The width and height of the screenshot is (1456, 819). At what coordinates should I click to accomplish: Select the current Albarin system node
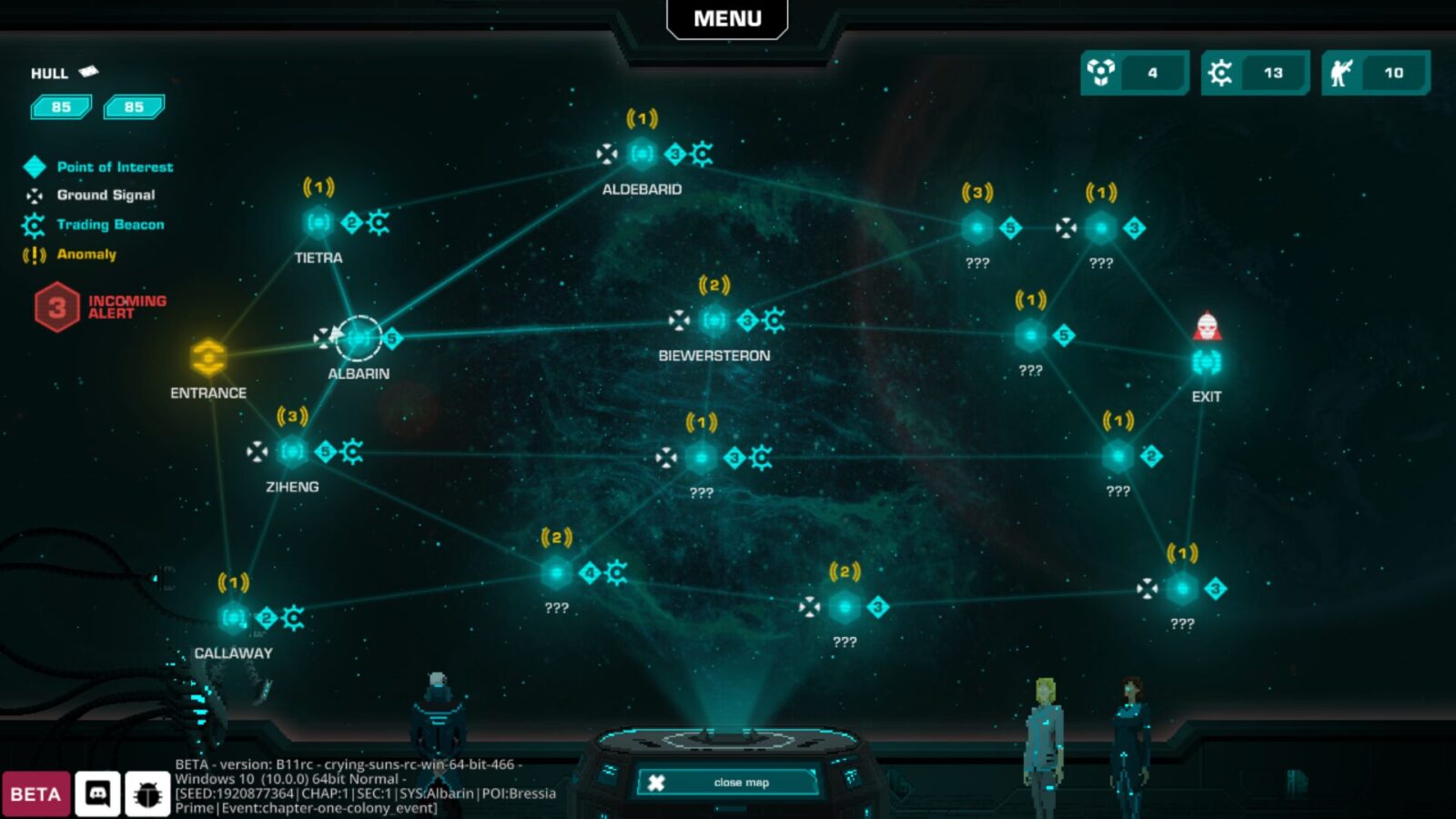coord(359,339)
